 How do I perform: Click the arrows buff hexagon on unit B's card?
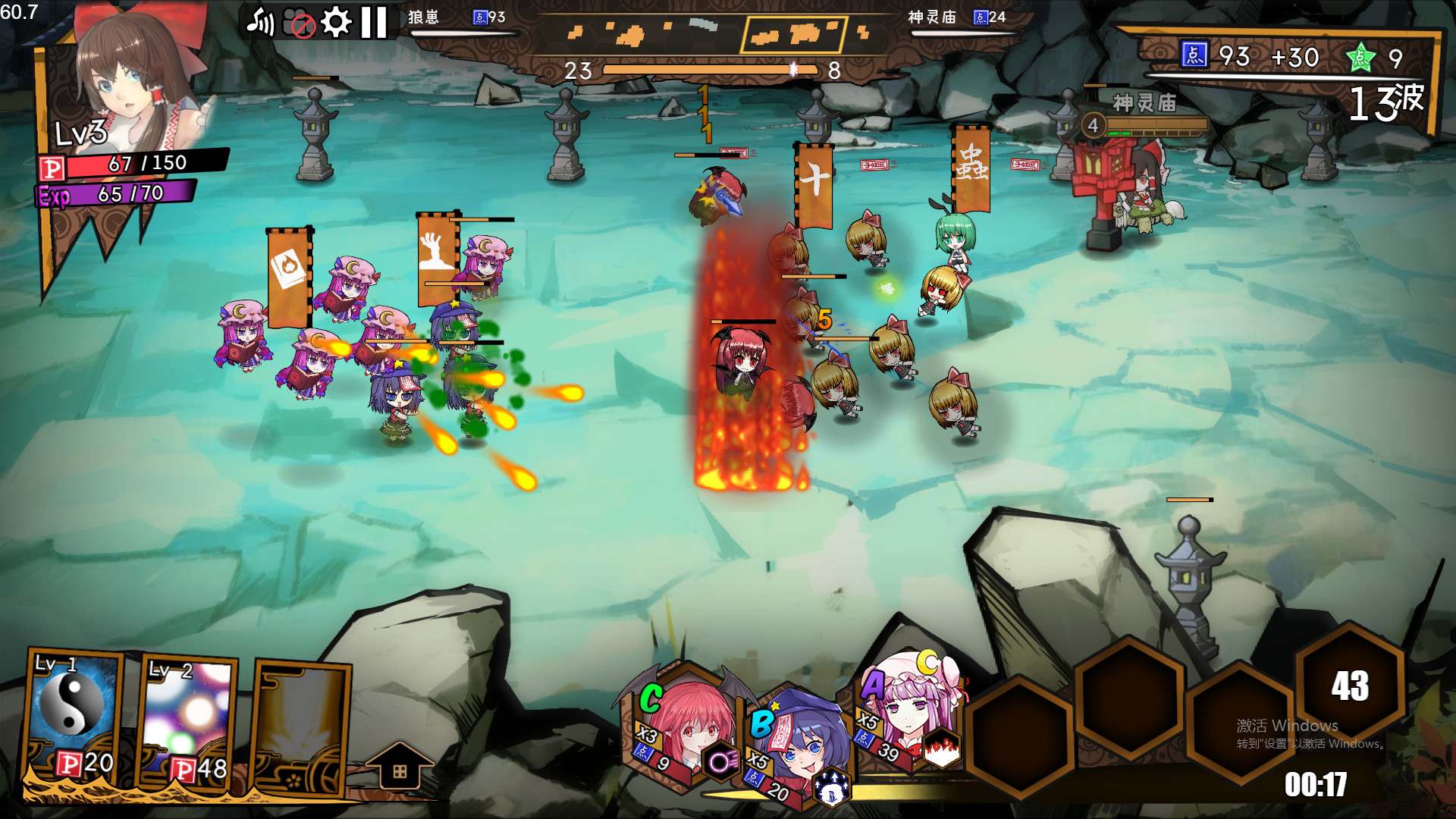(x=832, y=789)
